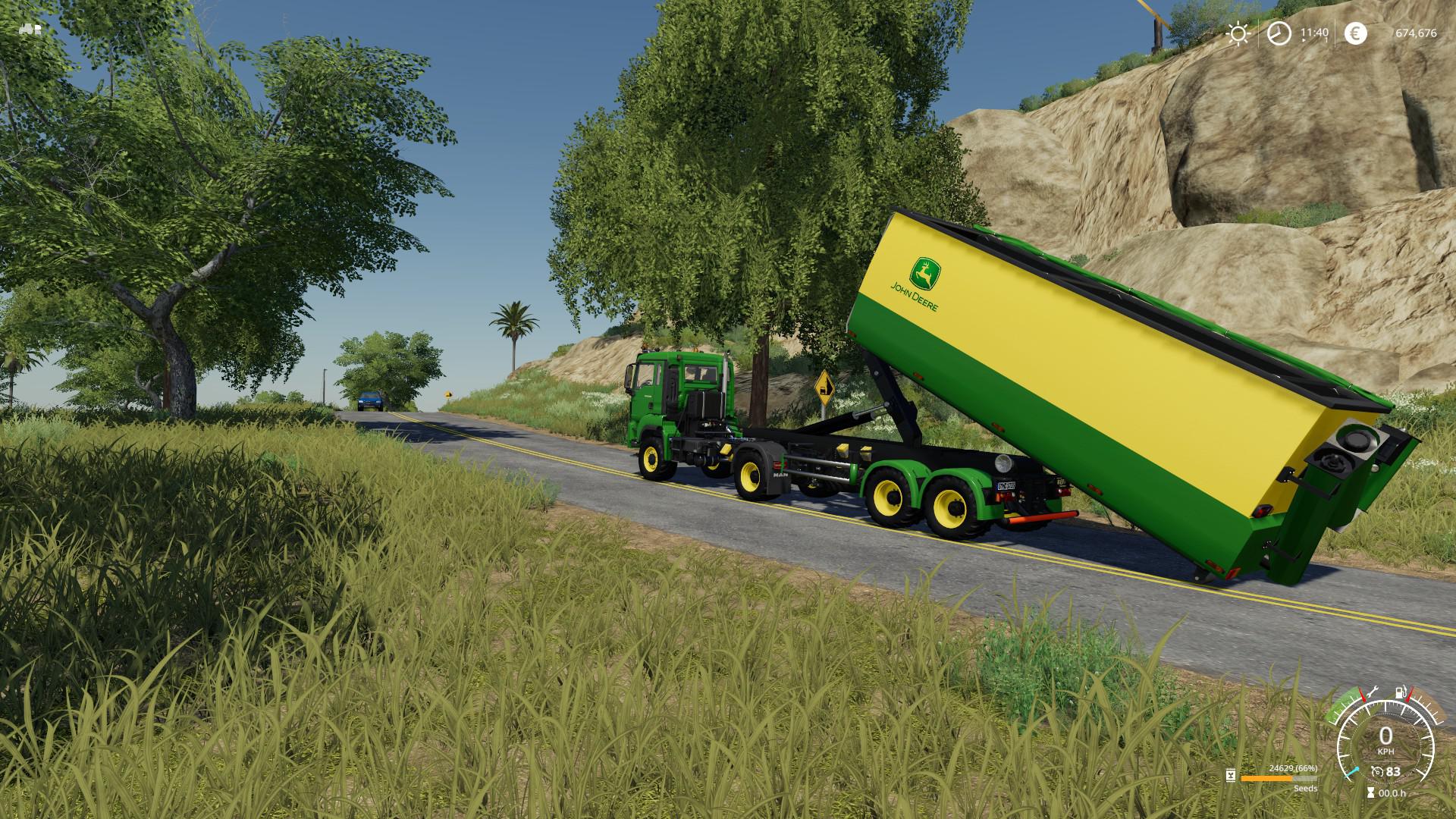Viewport: 1456px width, 819px height.
Task: Open the euro money icon
Action: tap(1355, 33)
